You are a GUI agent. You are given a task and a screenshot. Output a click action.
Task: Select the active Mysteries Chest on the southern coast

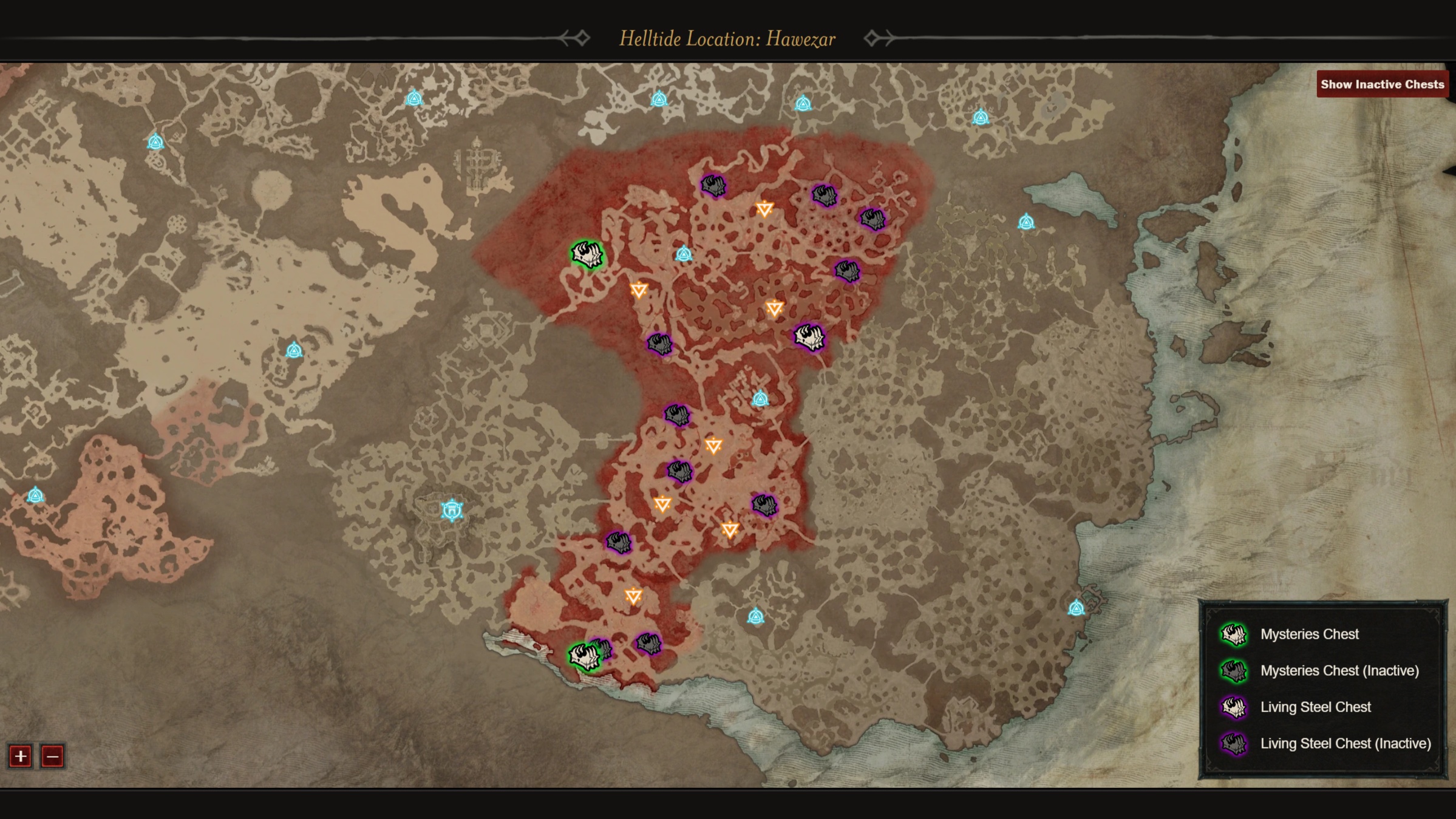[584, 658]
